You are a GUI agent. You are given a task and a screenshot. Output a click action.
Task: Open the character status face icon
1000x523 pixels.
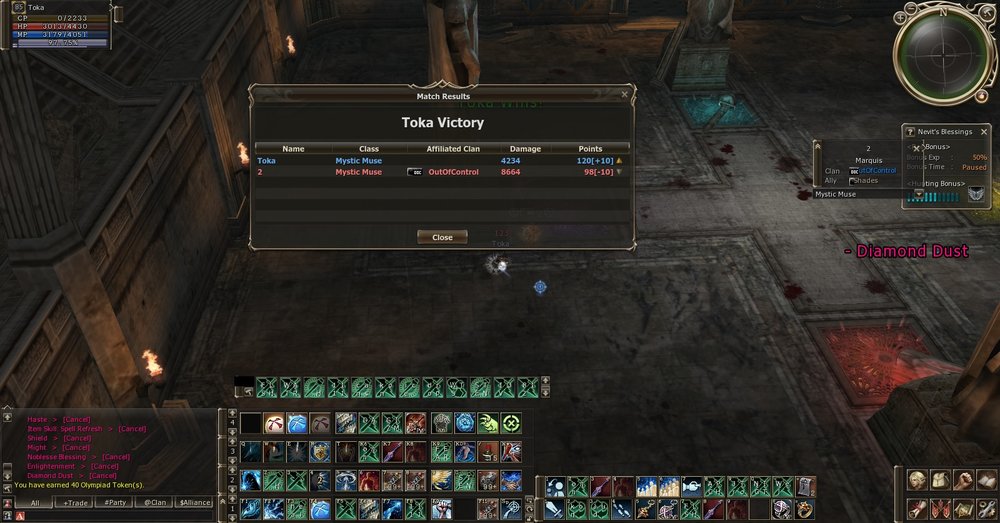(916, 481)
